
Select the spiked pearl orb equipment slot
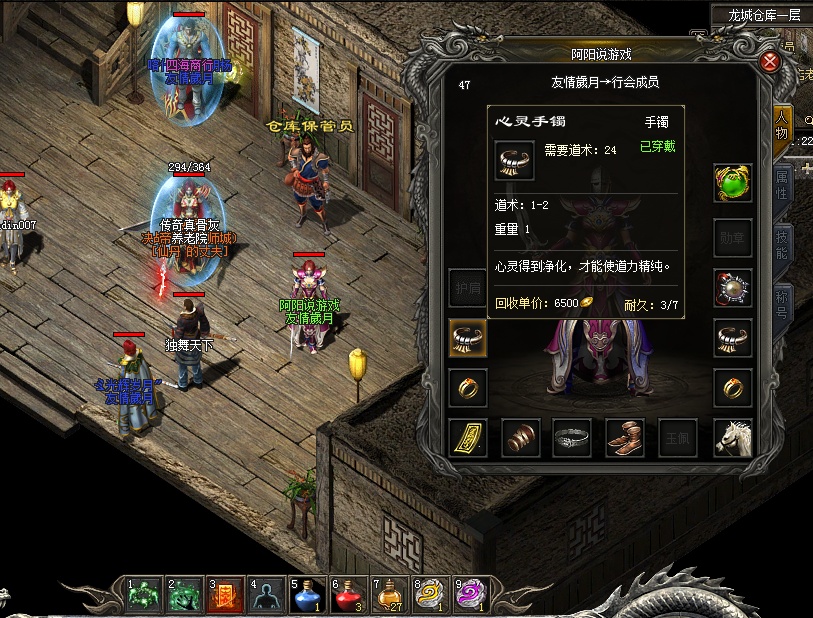732,288
